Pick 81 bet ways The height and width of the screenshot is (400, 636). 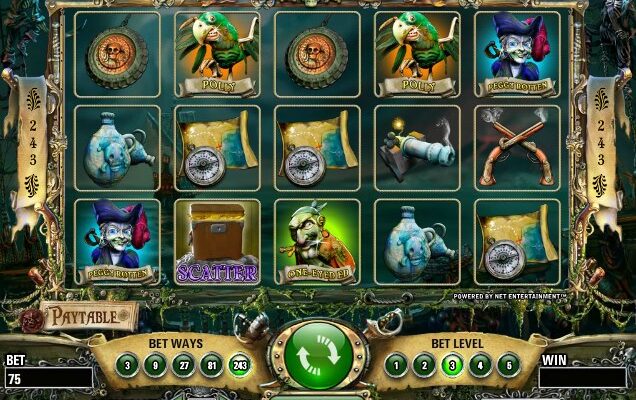211,365
